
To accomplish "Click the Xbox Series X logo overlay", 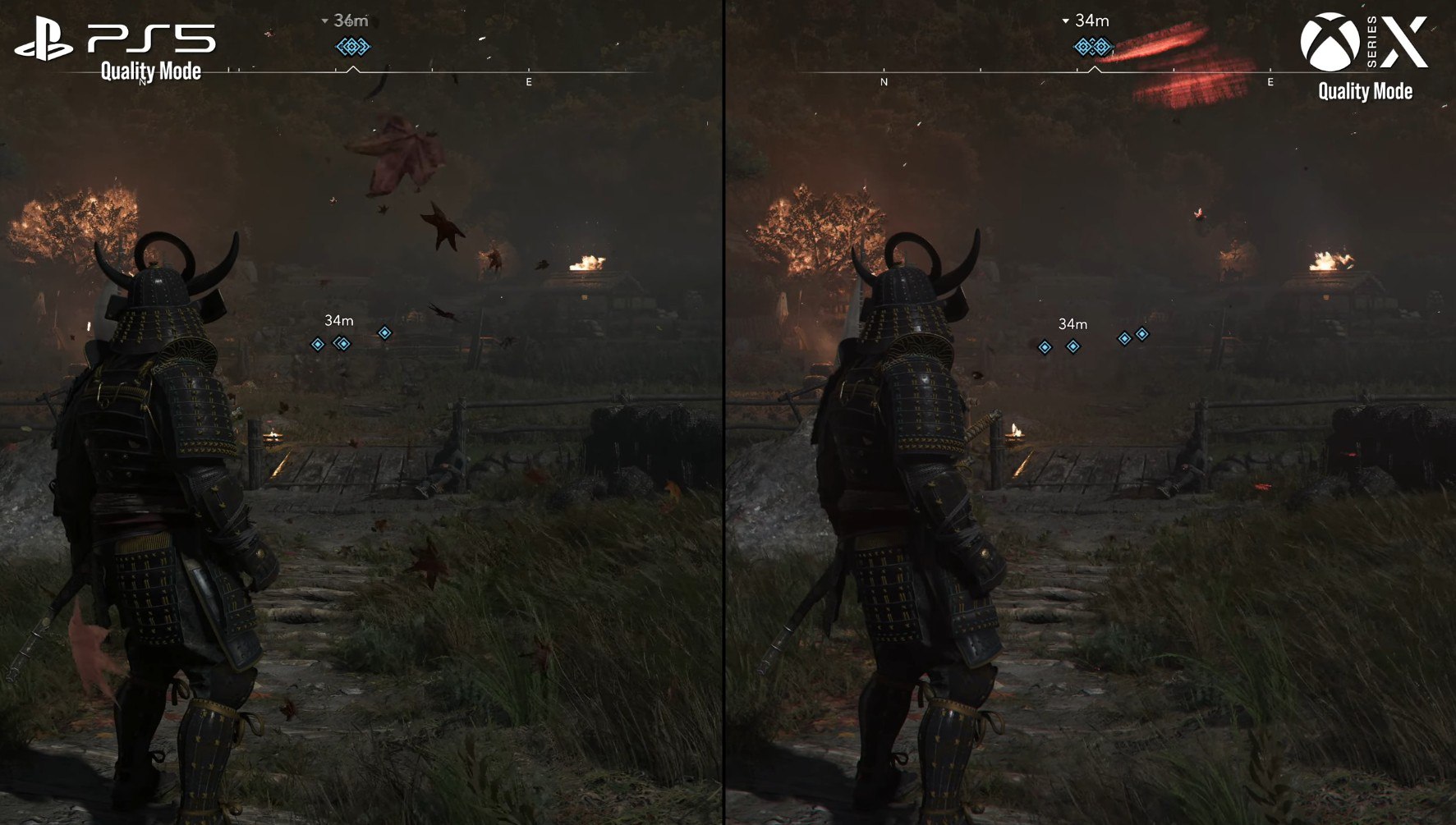I will (x=1363, y=43).
